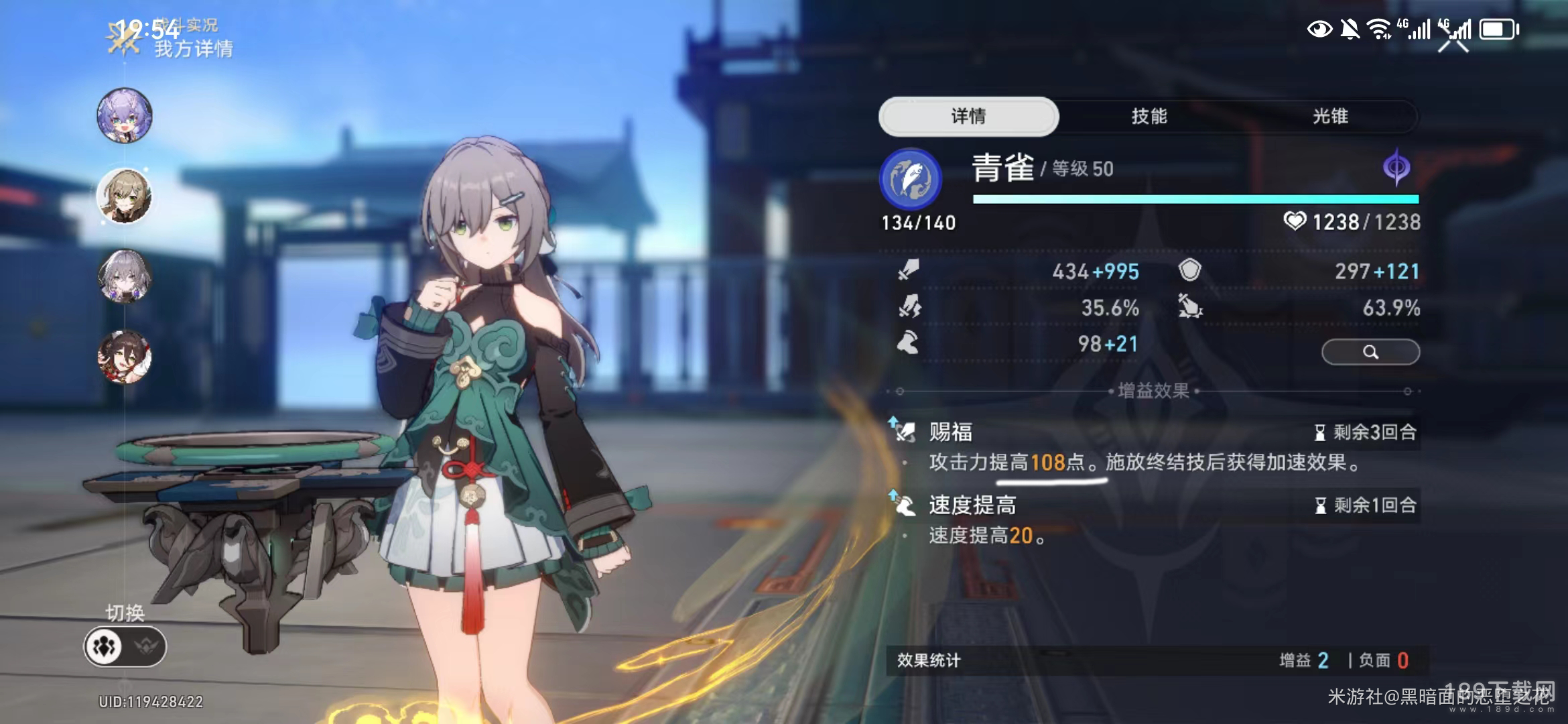Click the Erudition path emblem
1568x724 pixels.
pos(911,179)
